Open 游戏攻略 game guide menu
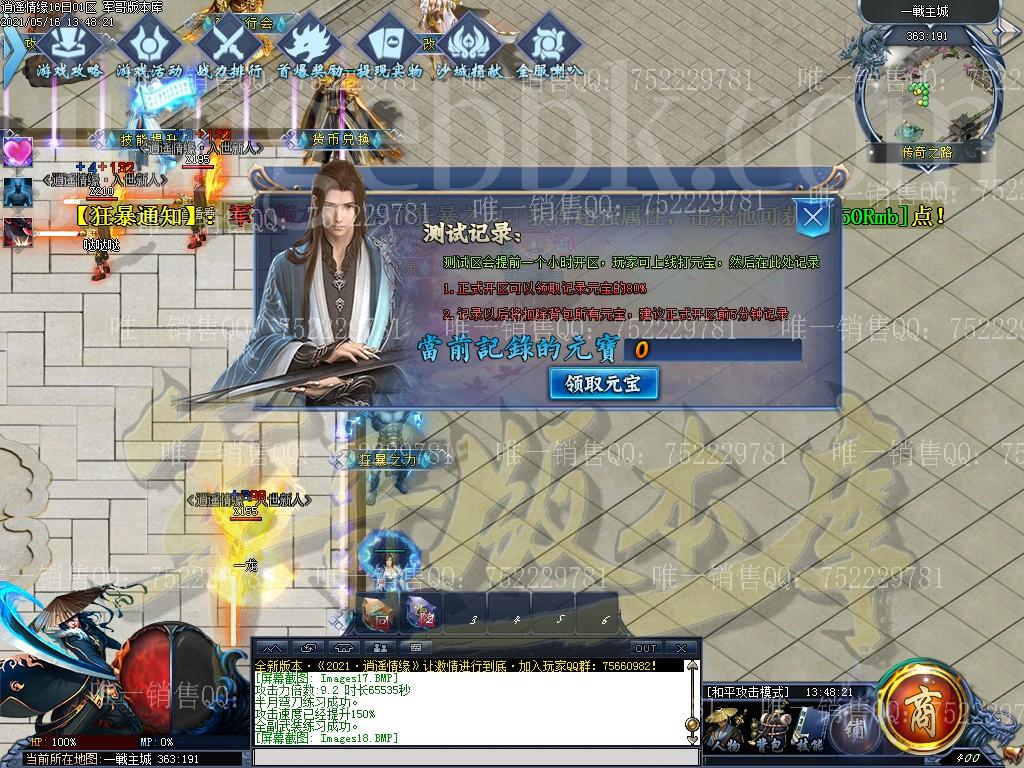 tap(69, 48)
